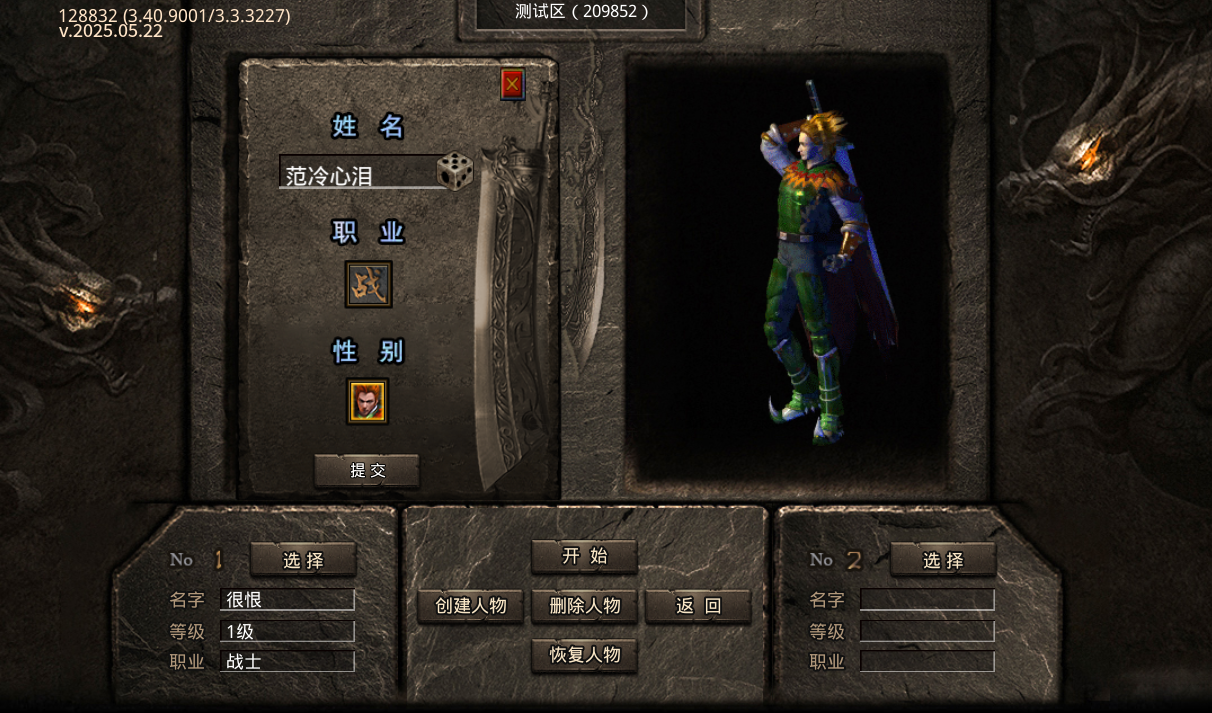
Task: Choose the male gender portrait
Action: pos(368,401)
